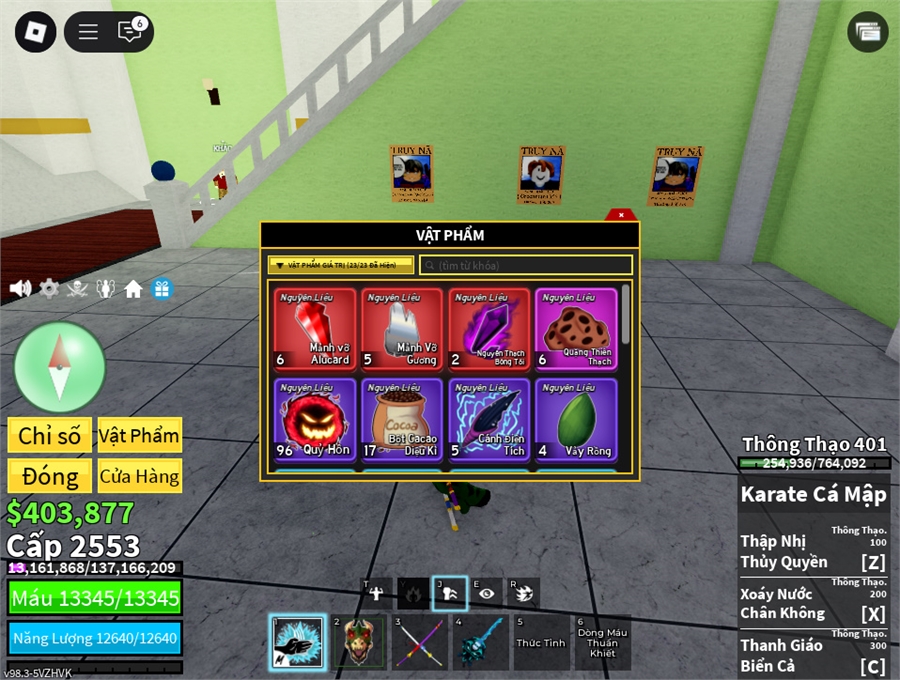Open the item value filter dropdown
Screen dimensions: 900x680
tap(340, 265)
